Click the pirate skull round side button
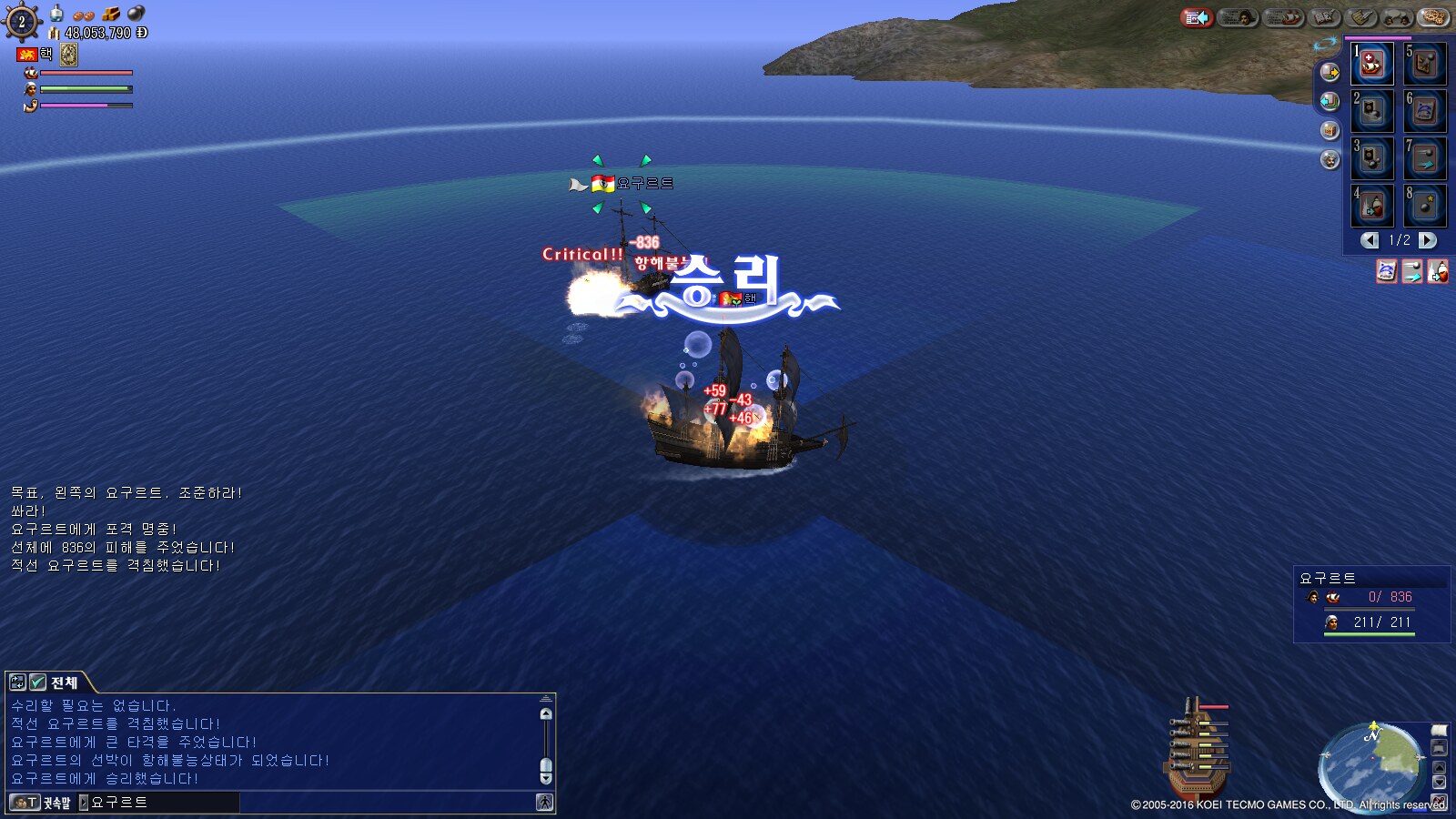1456x819 pixels. 1330,160
